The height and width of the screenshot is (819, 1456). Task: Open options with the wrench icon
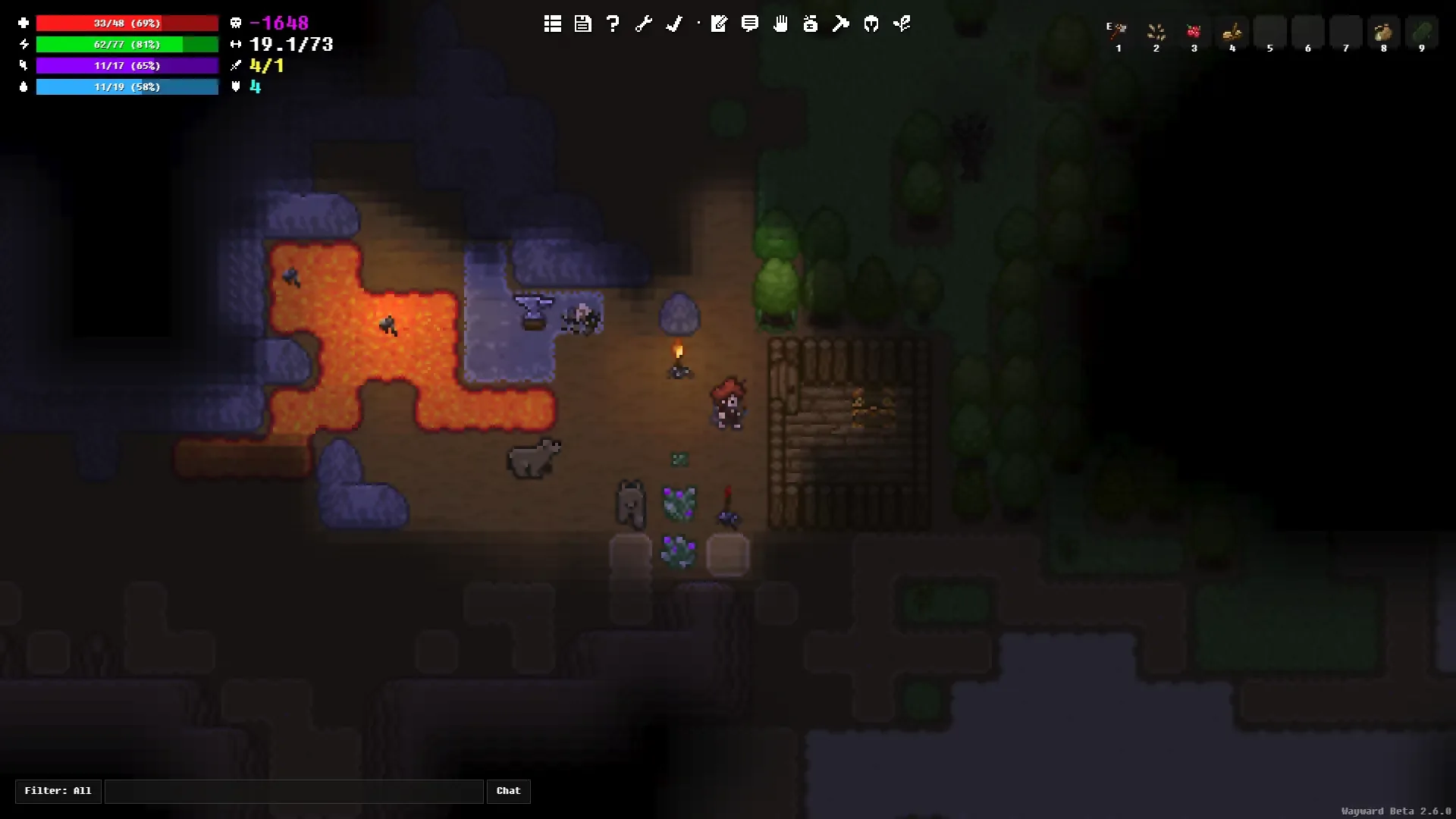[x=643, y=24]
